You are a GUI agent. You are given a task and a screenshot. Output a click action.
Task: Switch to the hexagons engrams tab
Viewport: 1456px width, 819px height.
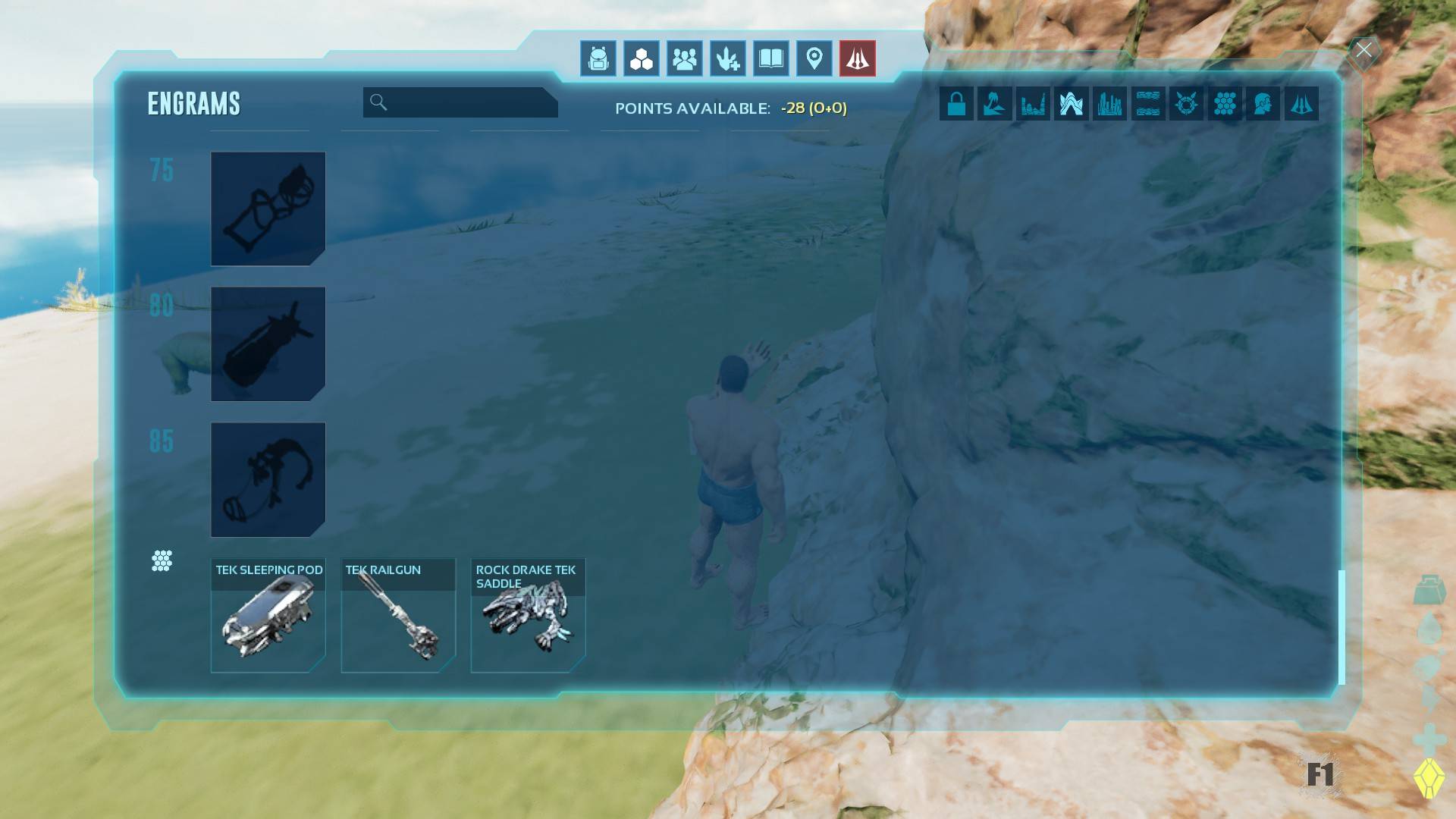(641, 58)
